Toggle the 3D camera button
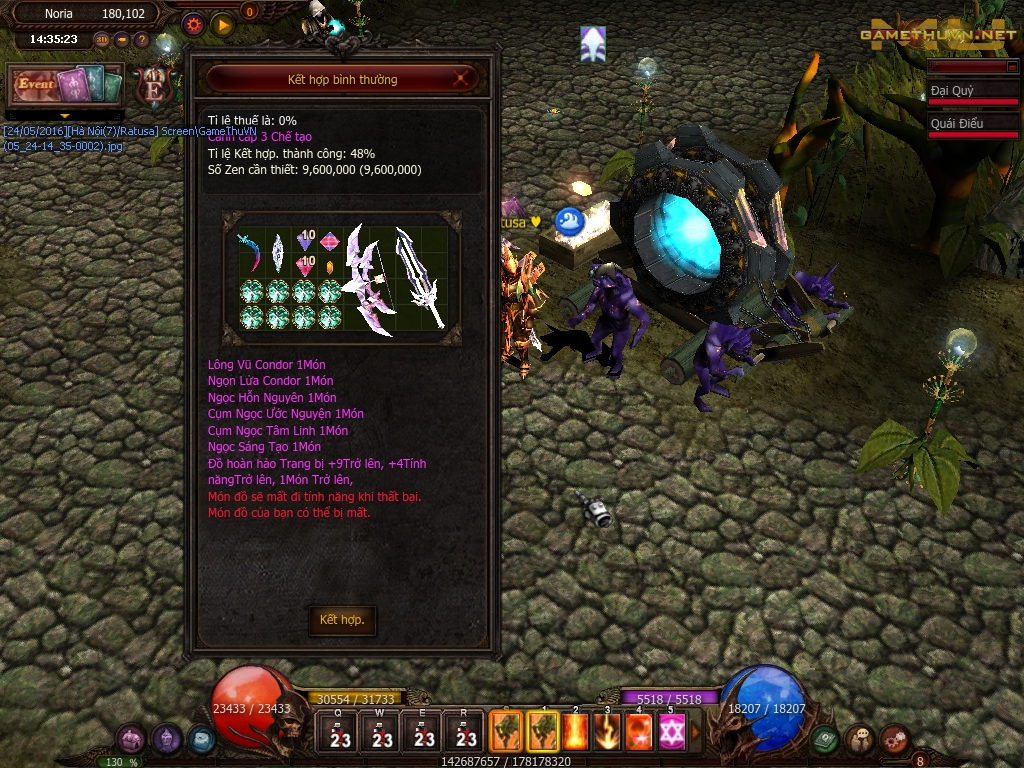 point(102,41)
